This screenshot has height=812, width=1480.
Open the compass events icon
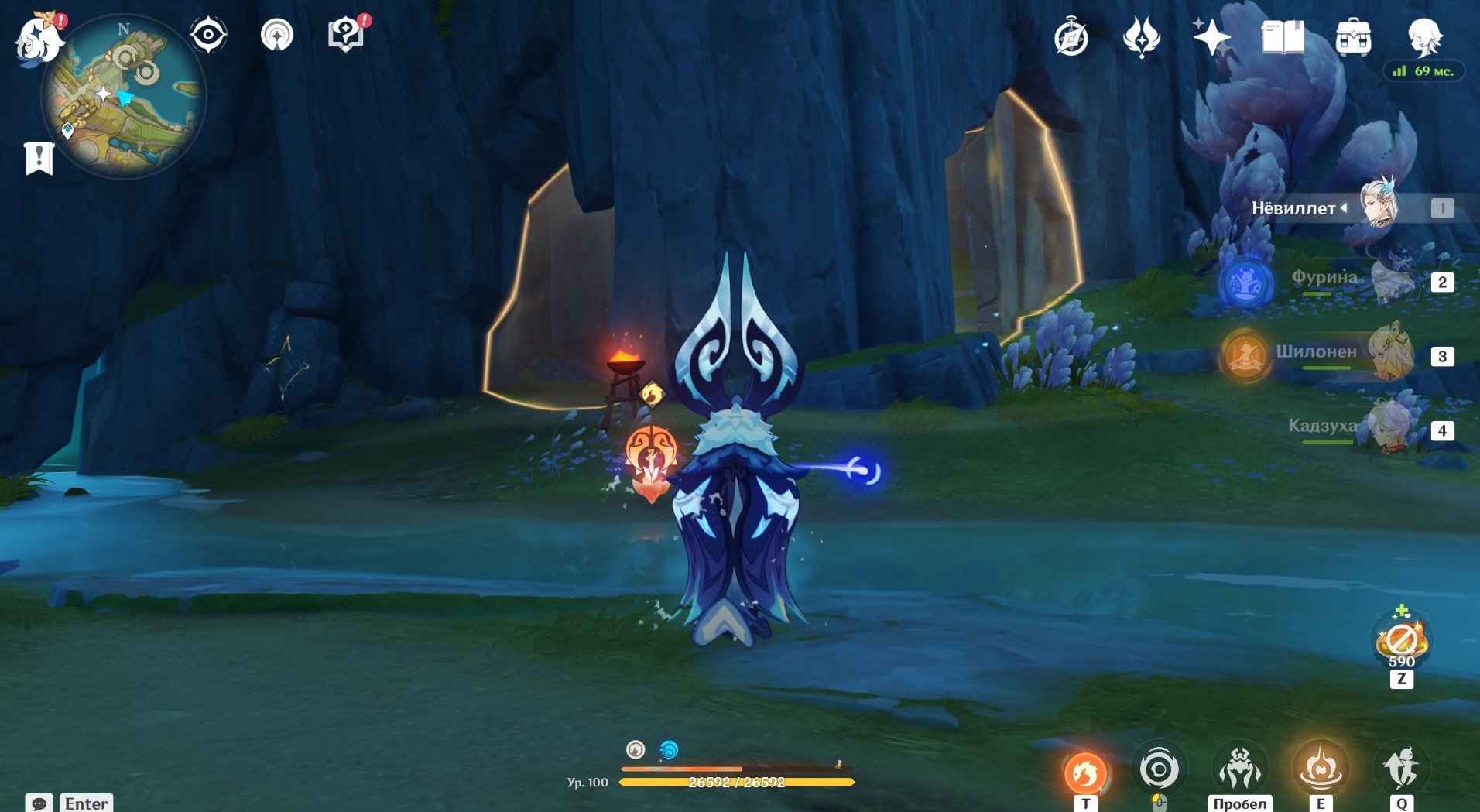coord(1071,37)
